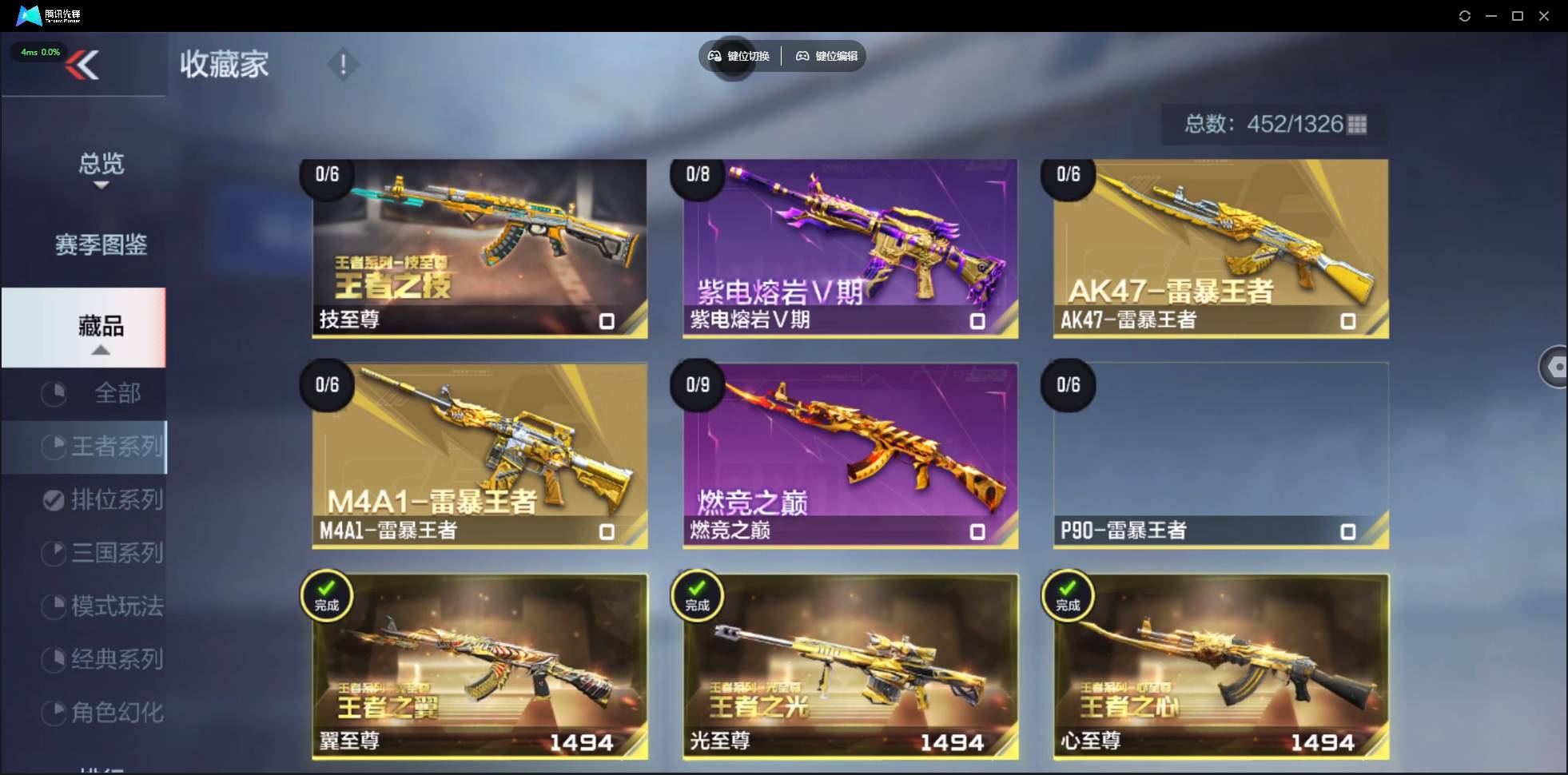Click the refresh icon in the title bar
1568x775 pixels.
[x=1466, y=15]
